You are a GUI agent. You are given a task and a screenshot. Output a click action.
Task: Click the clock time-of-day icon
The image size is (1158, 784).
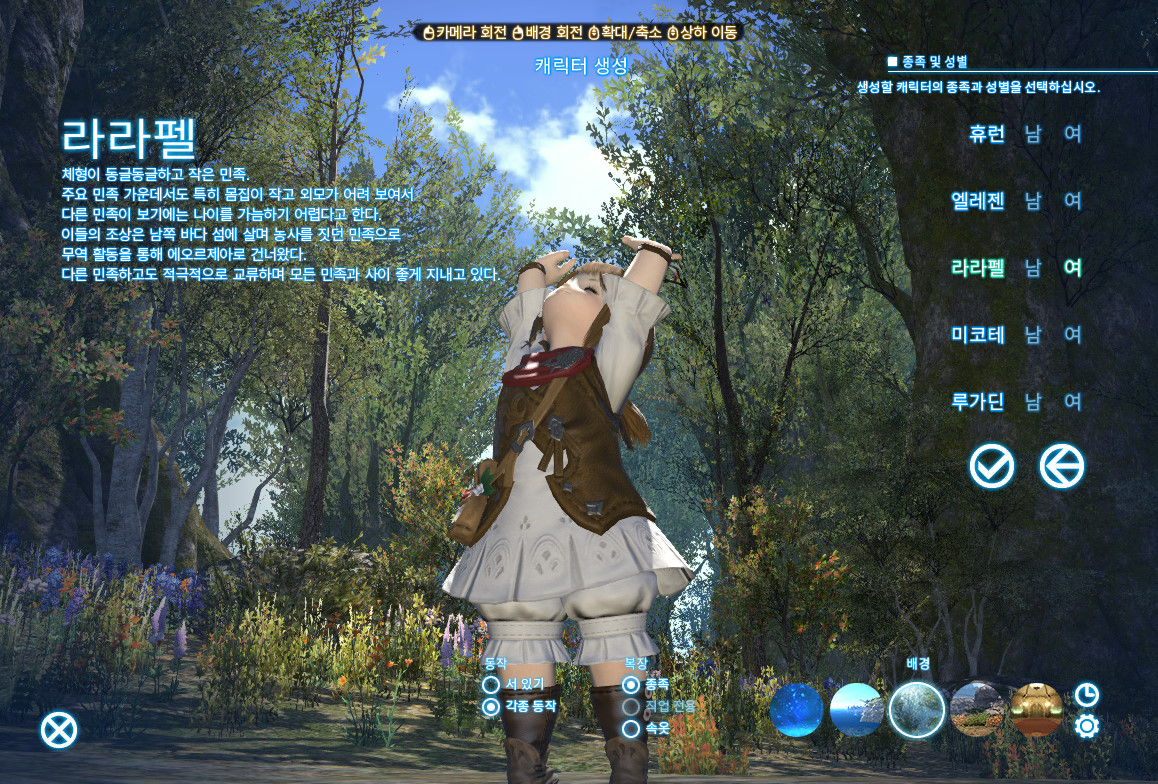point(1086,695)
